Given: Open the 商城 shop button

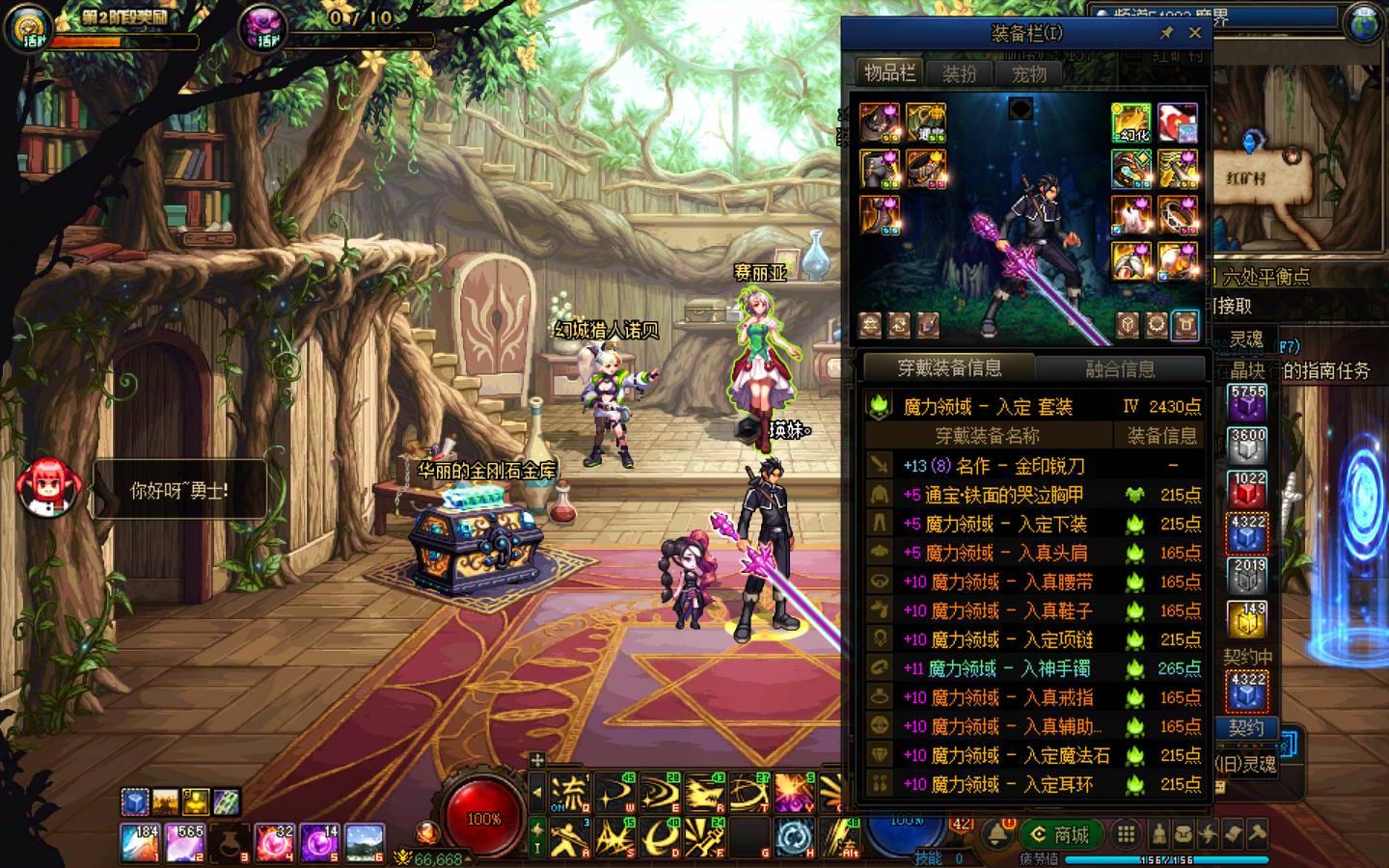Looking at the screenshot, I should [x=1059, y=834].
